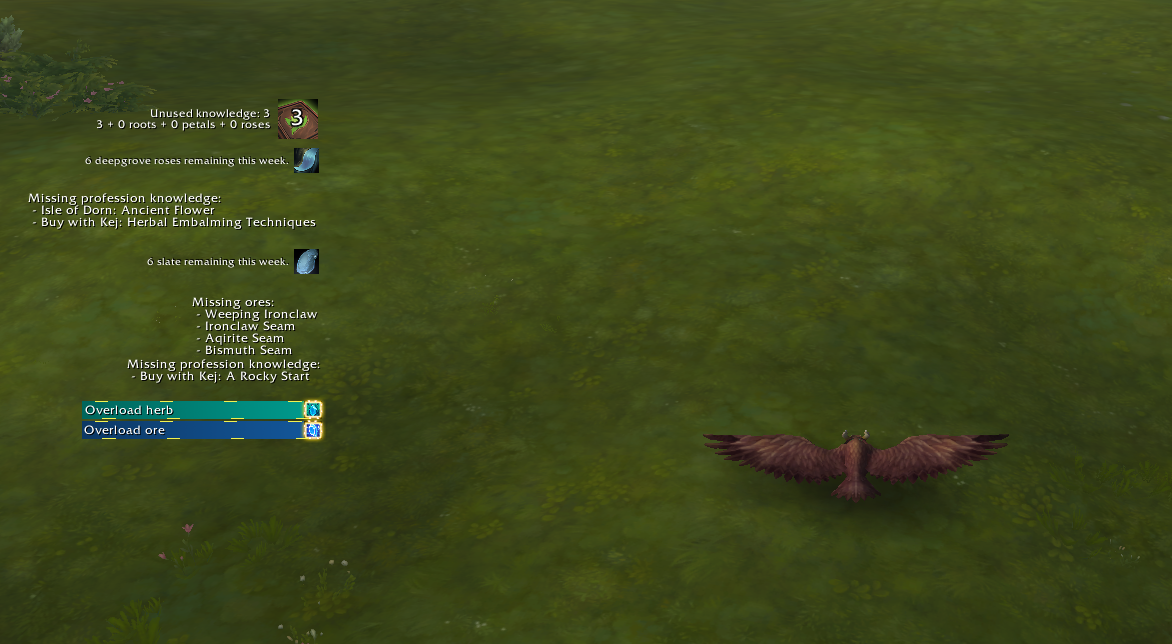Select the deepgrove roses remaining icon

tap(306, 160)
